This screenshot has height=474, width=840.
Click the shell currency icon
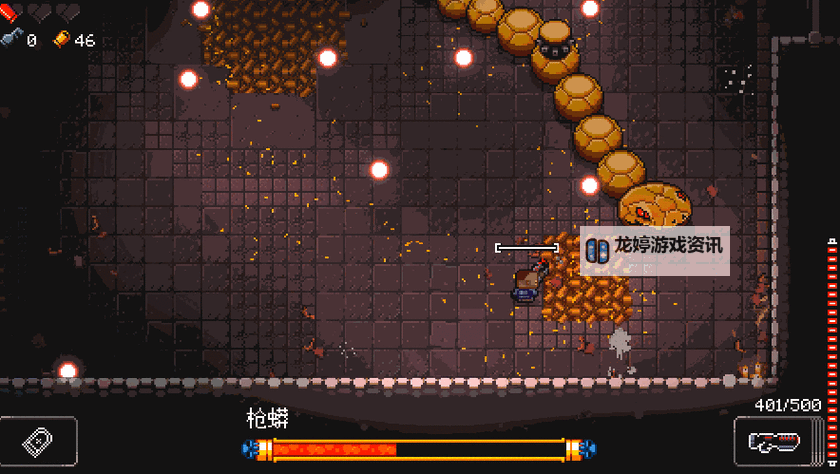62,40
